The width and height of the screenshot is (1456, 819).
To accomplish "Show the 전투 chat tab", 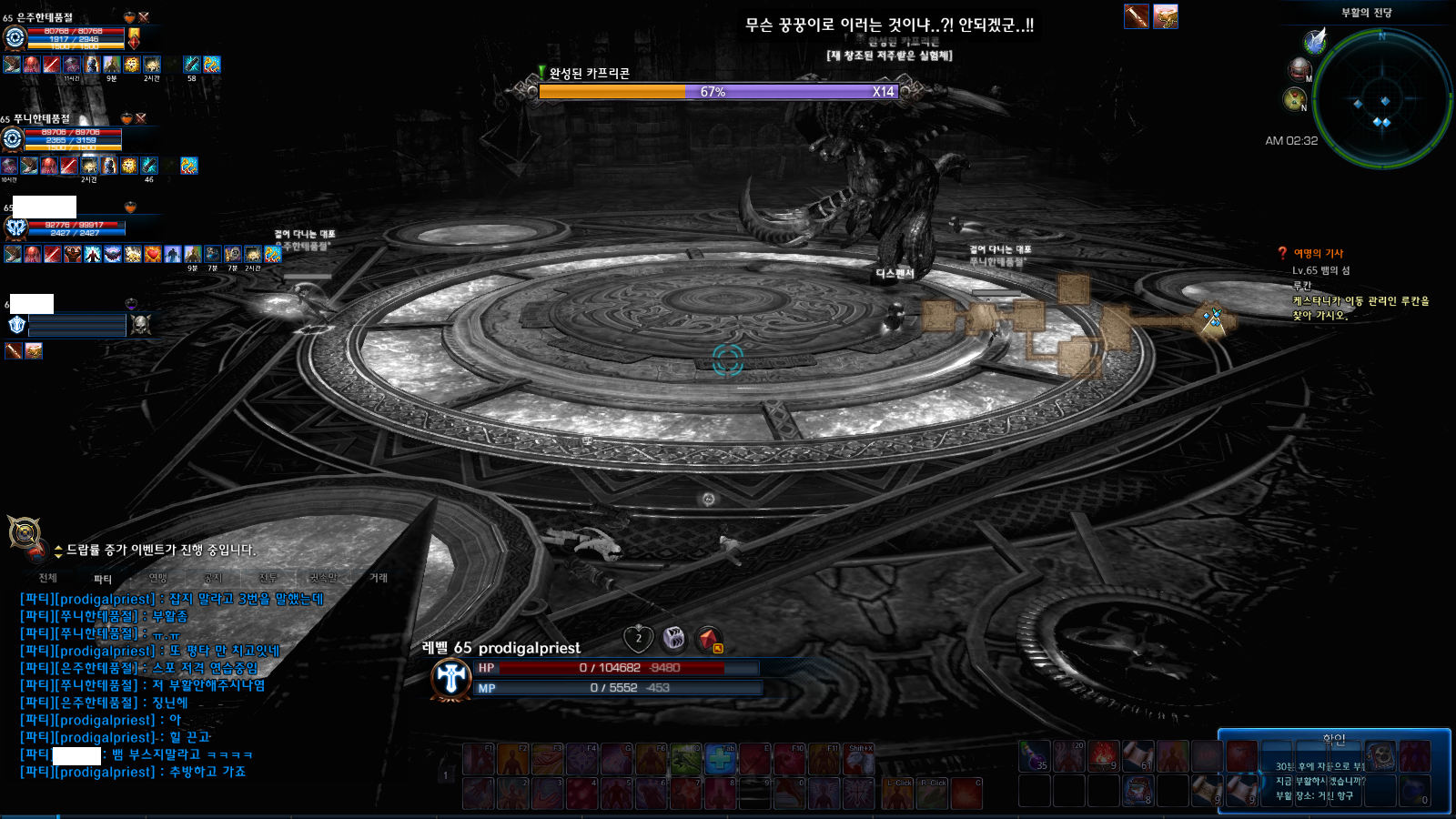I will (x=268, y=578).
